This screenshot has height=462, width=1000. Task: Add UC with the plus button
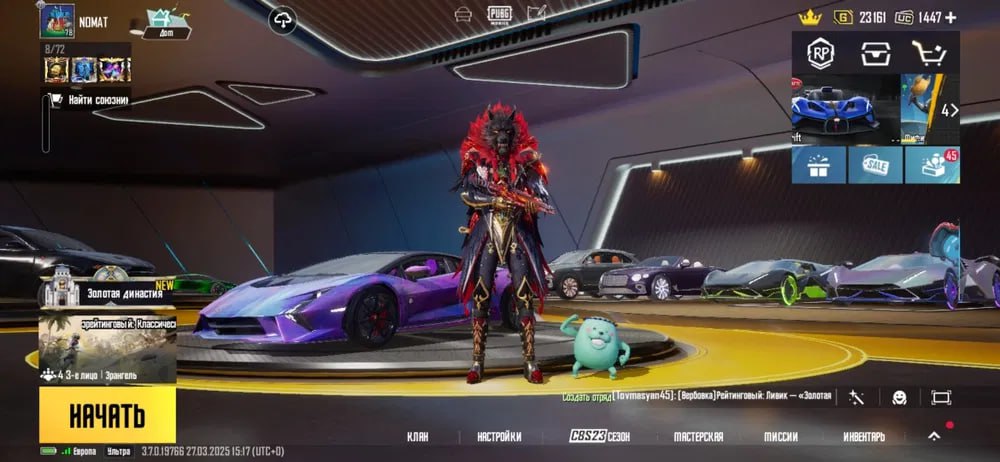(951, 17)
